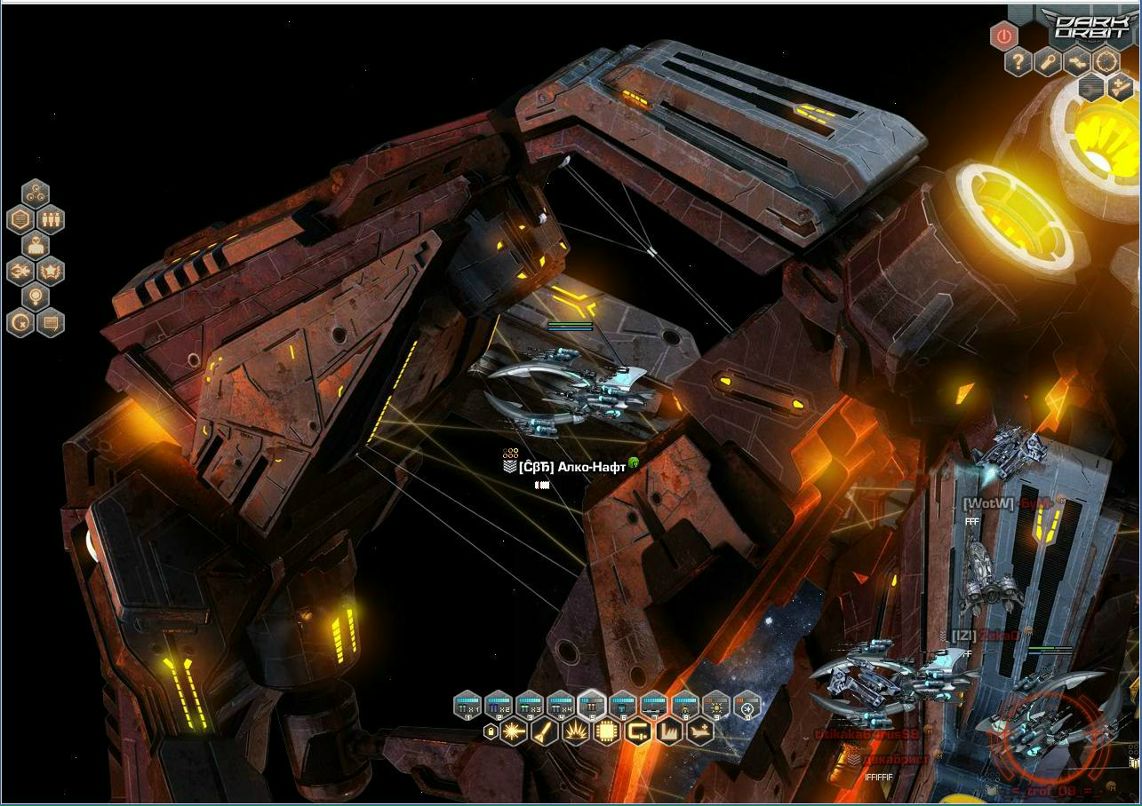Show the explosion special ammo category
The width and height of the screenshot is (1142, 806).
(x=576, y=733)
